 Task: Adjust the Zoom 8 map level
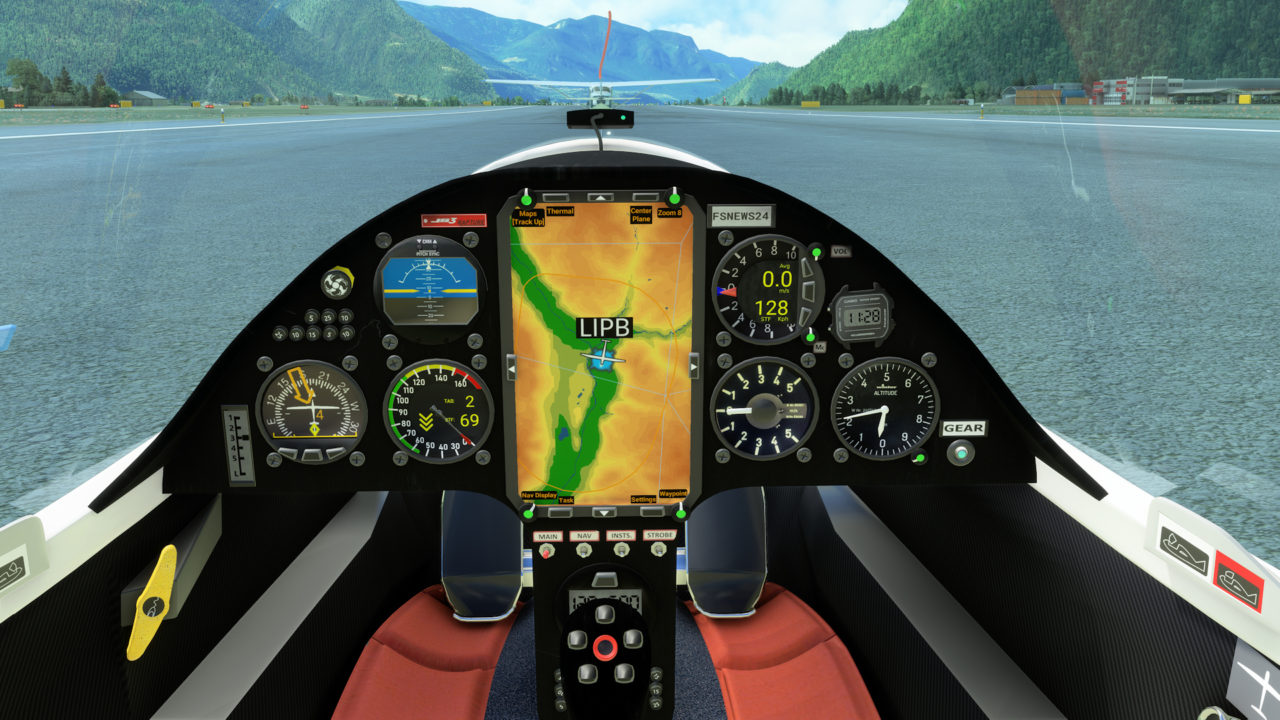(x=676, y=200)
